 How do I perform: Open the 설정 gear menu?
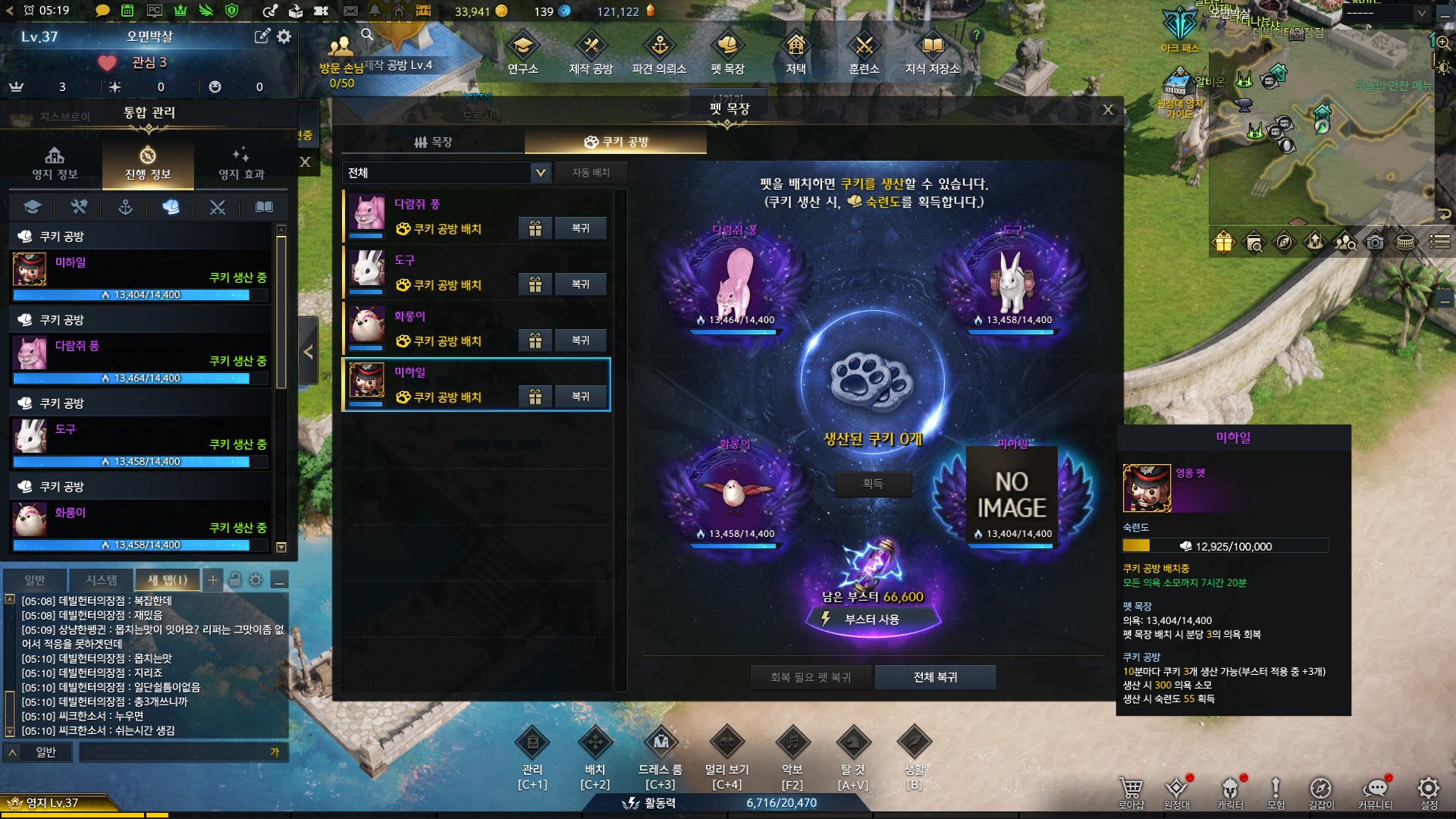1429,792
